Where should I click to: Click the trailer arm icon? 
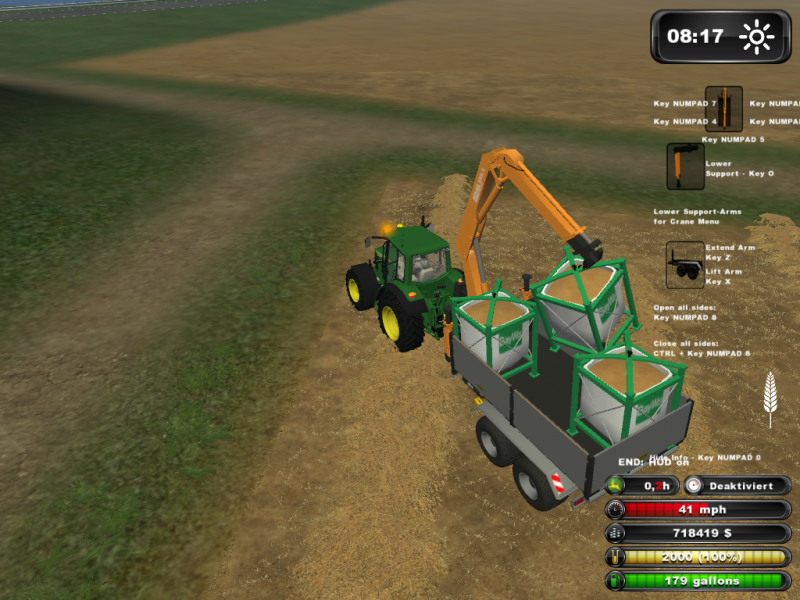coord(685,265)
